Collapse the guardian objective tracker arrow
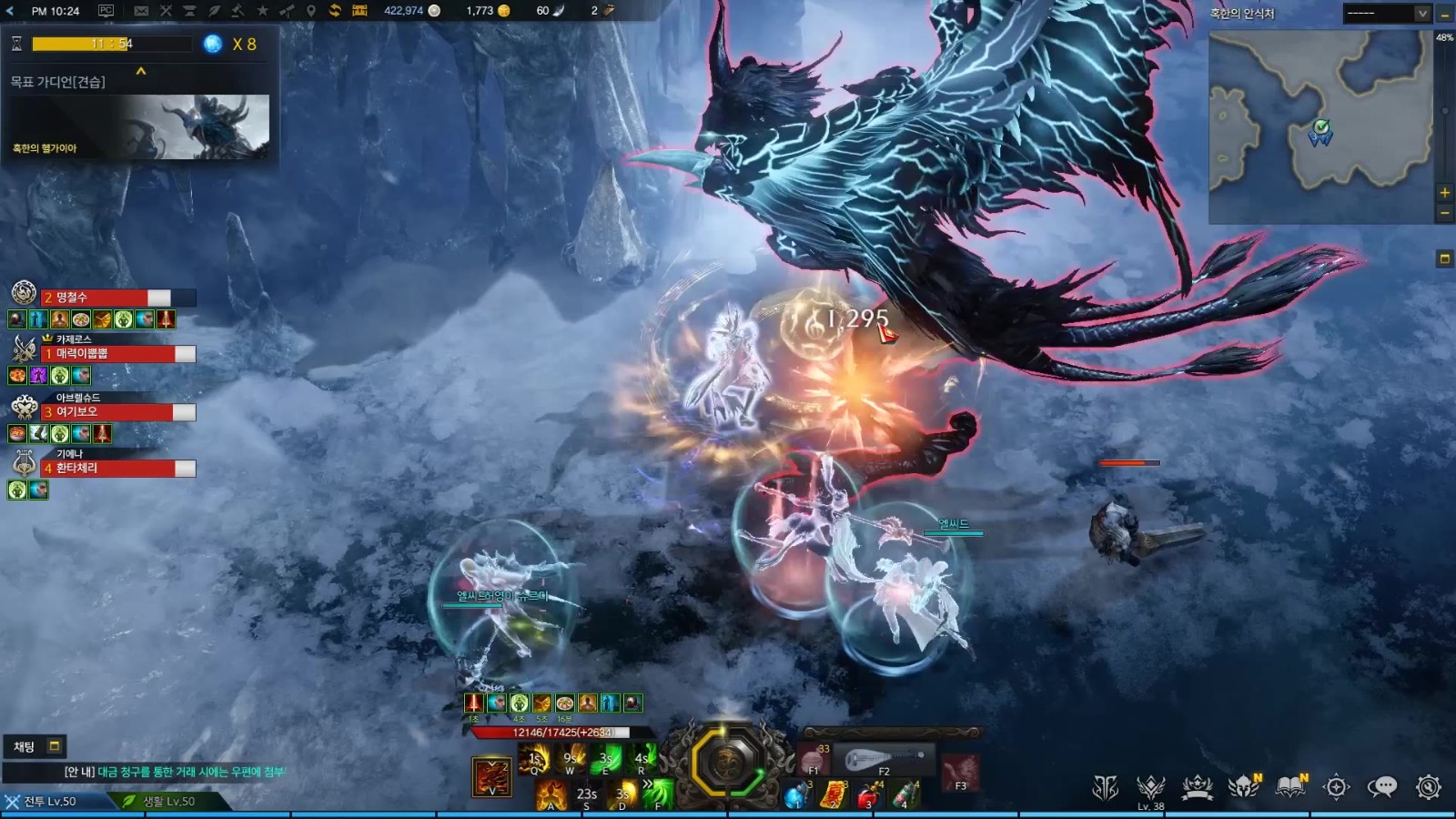The height and width of the screenshot is (819, 1456). click(x=141, y=71)
